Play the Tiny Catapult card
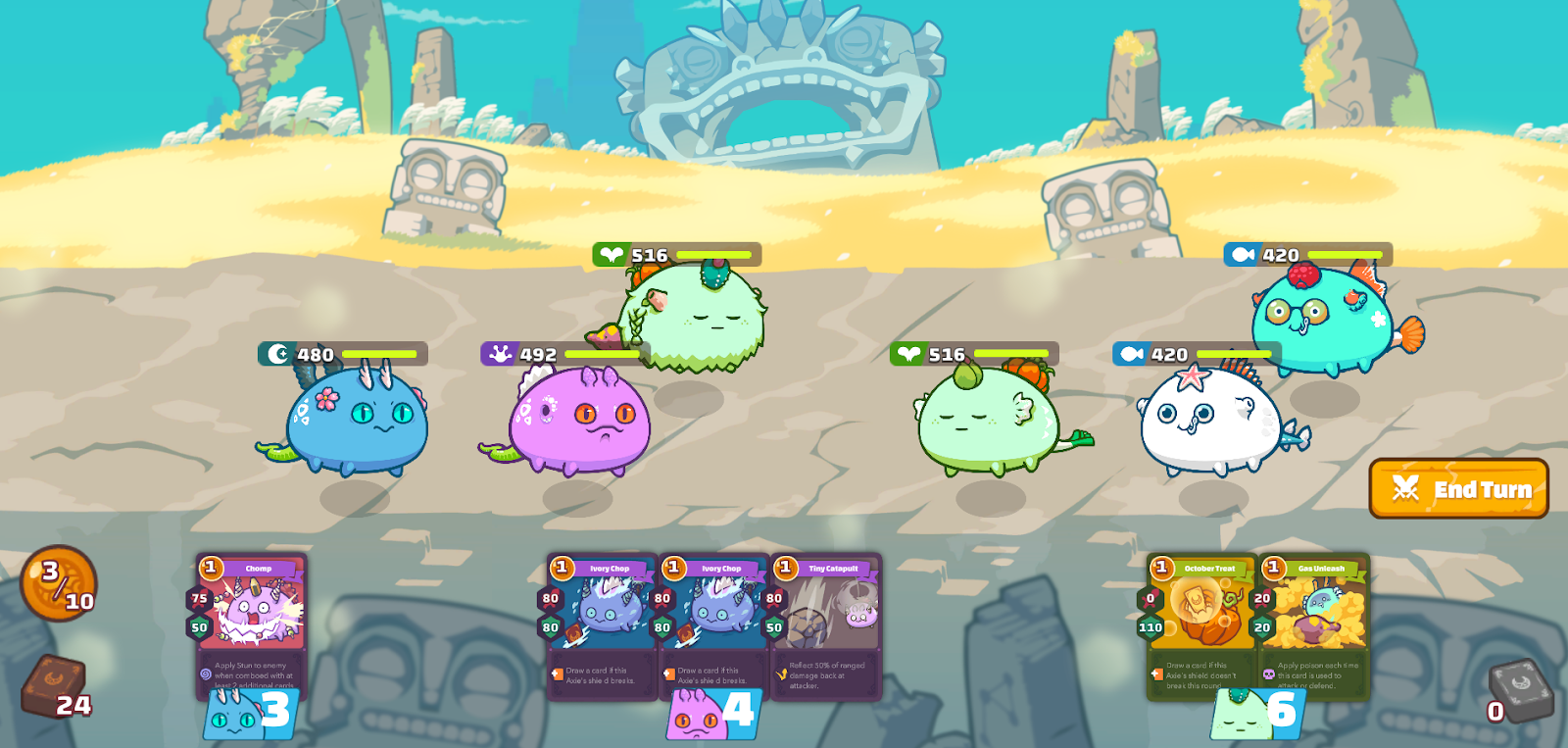This screenshot has width=1568, height=748. pyautogui.click(x=826, y=624)
